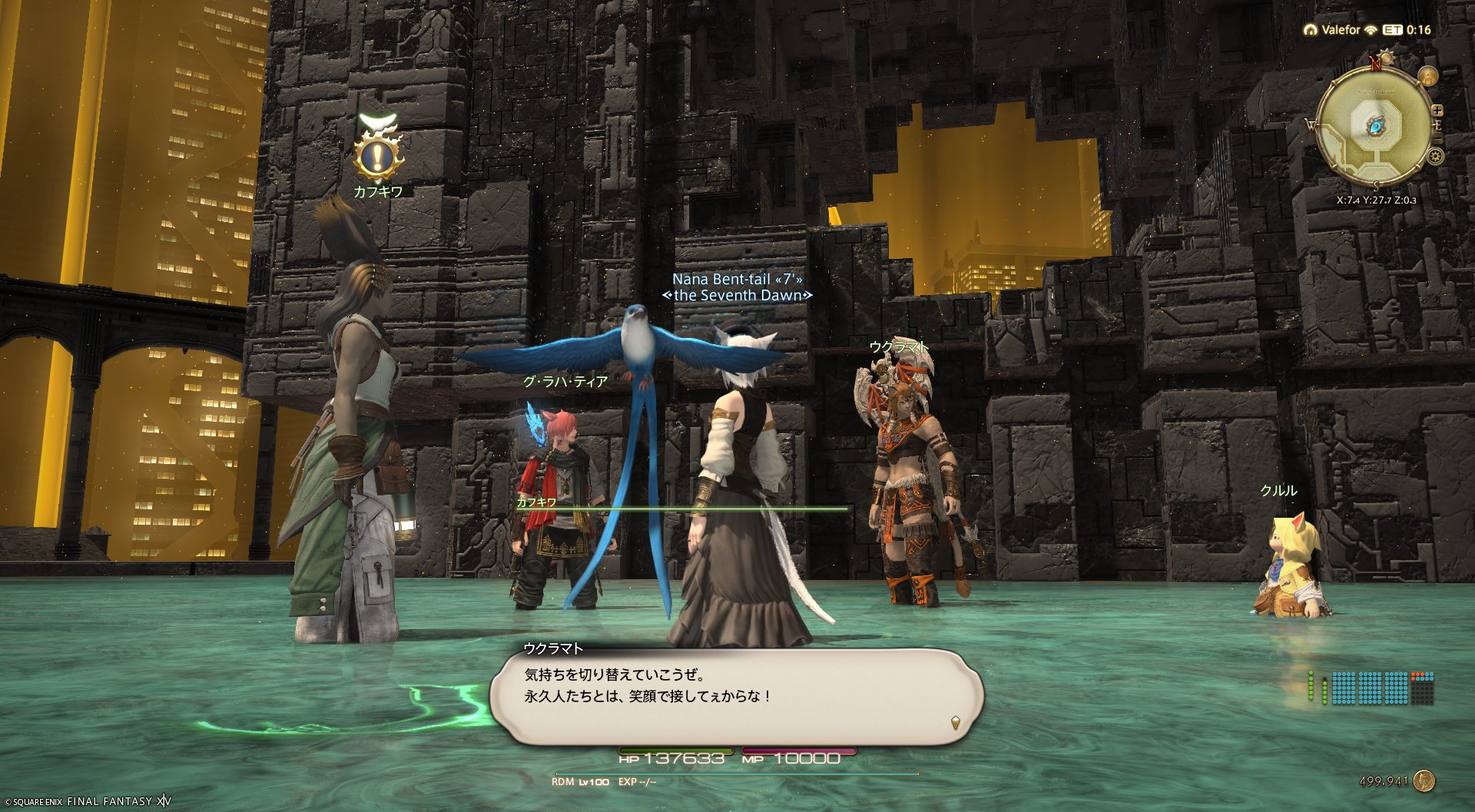Zoom in the minimap with plus button

click(1437, 111)
